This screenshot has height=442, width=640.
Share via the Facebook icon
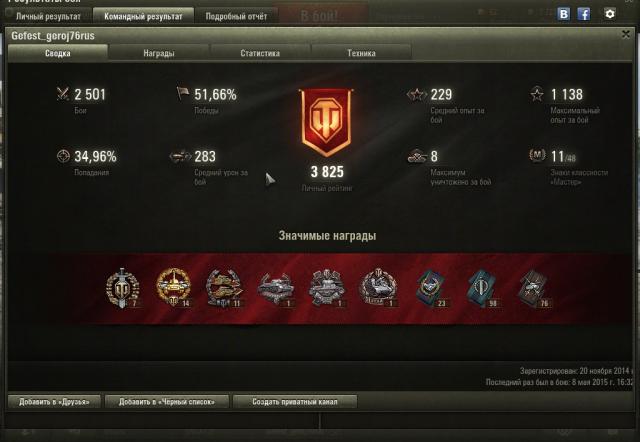[584, 15]
